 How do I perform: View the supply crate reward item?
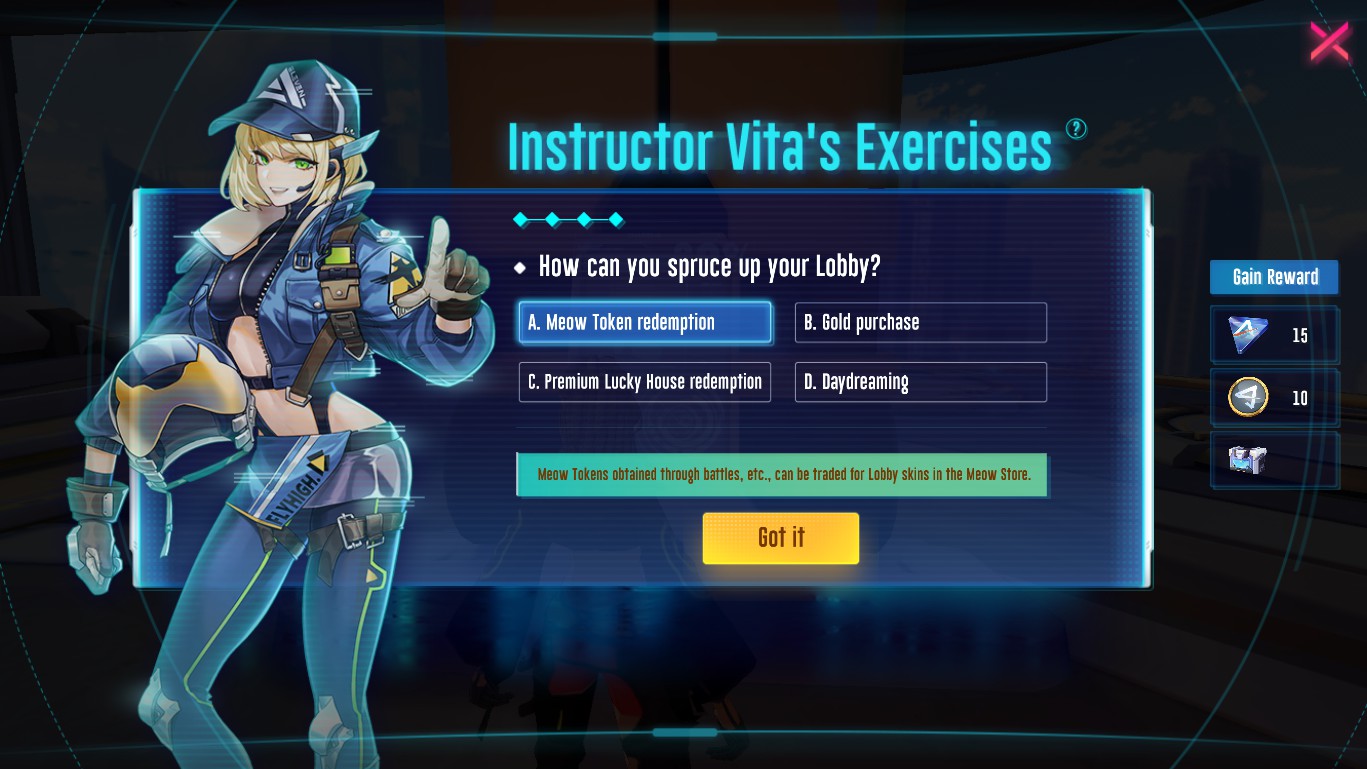(x=1248, y=460)
